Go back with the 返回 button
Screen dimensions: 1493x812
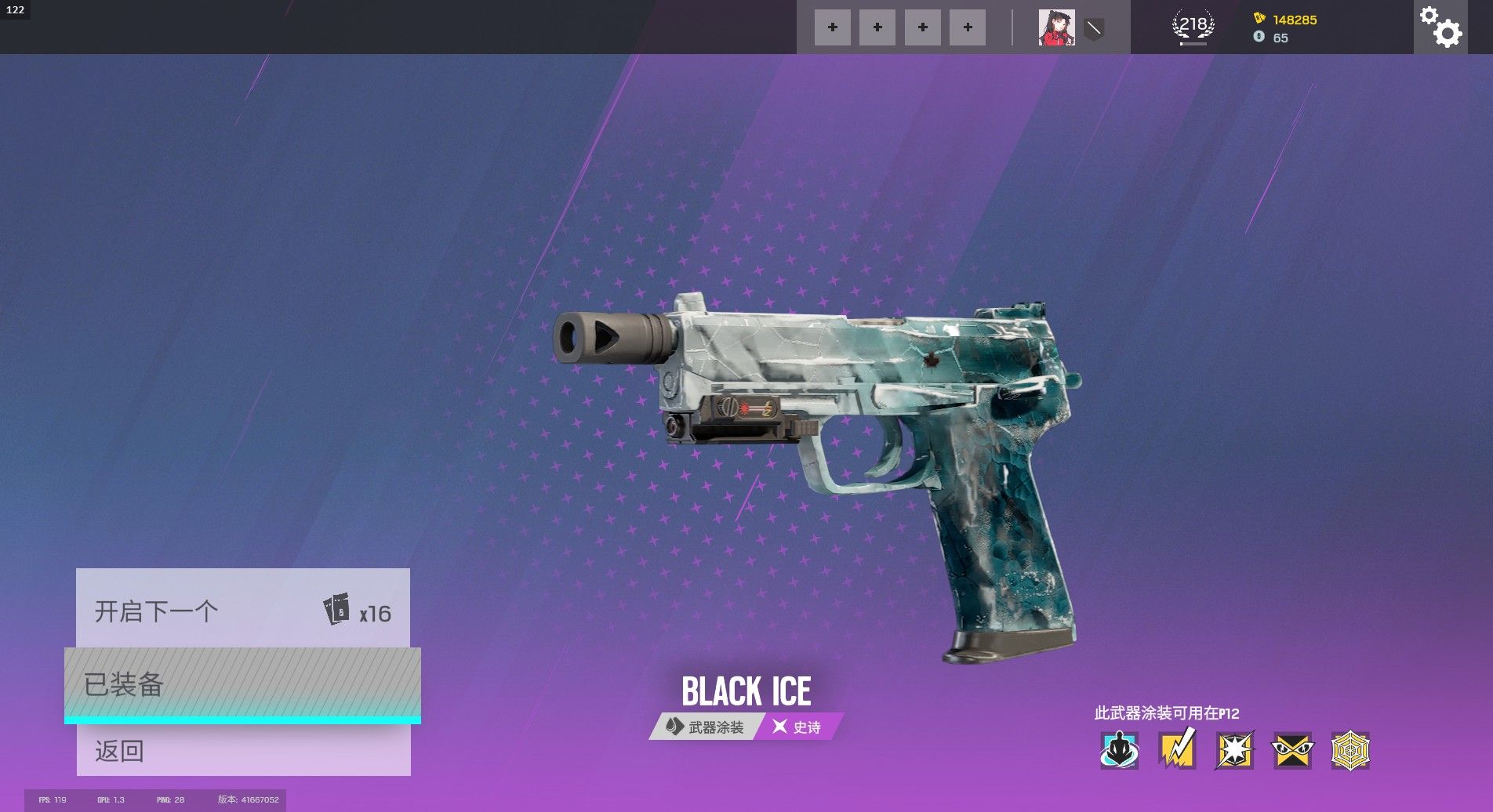point(243,750)
